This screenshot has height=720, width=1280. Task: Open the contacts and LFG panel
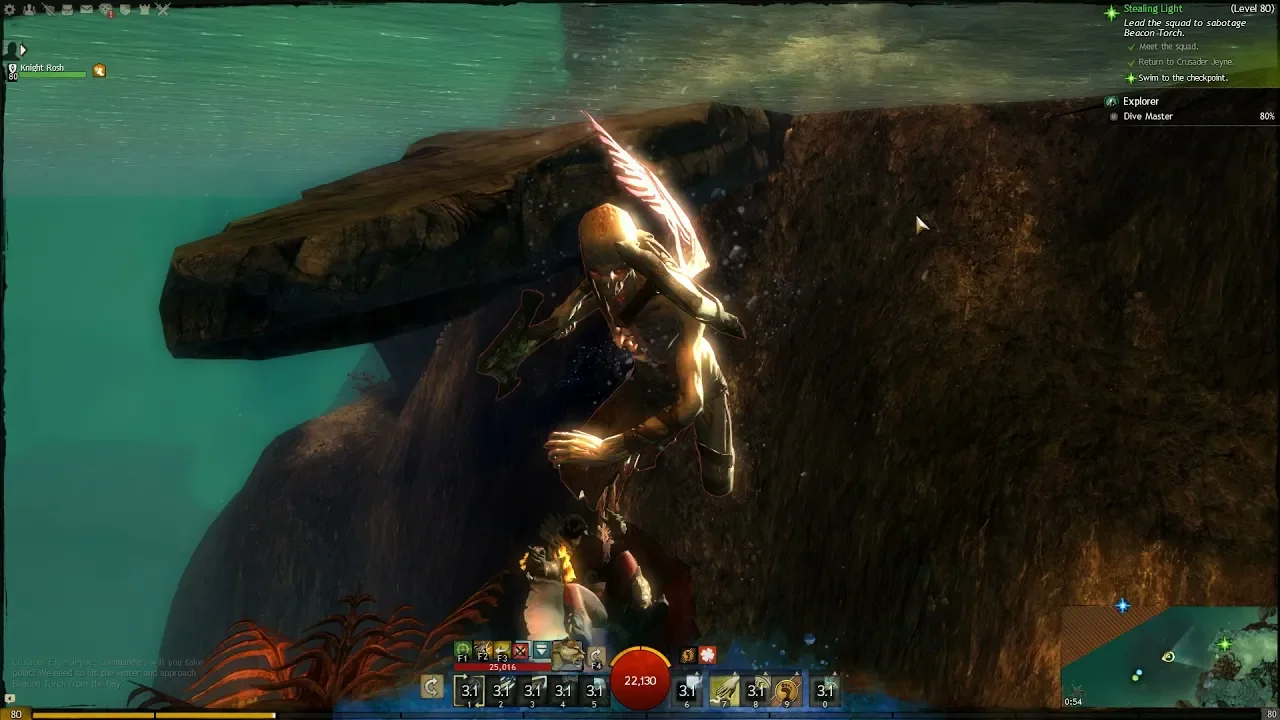(29, 10)
